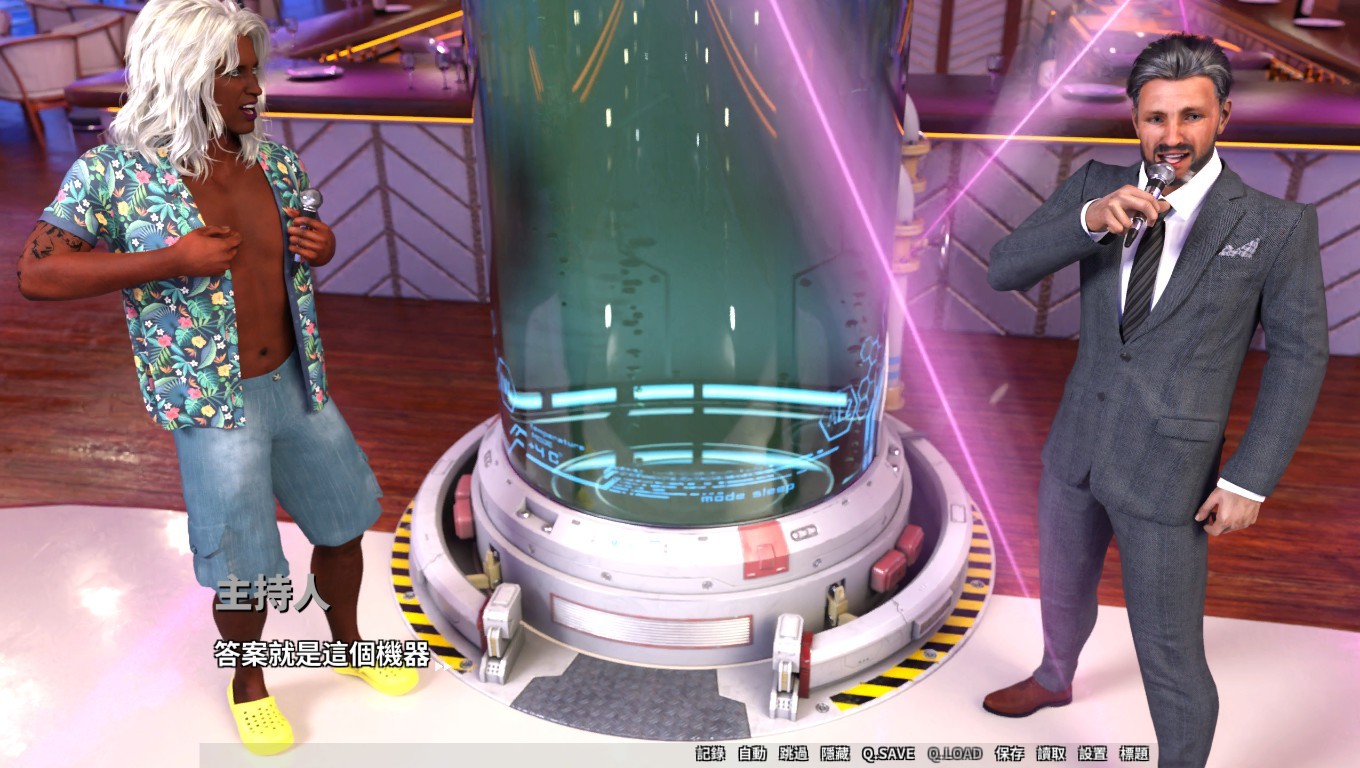Activate the 跳過 skip button
Screen dimensions: 1360x768
coord(793,754)
